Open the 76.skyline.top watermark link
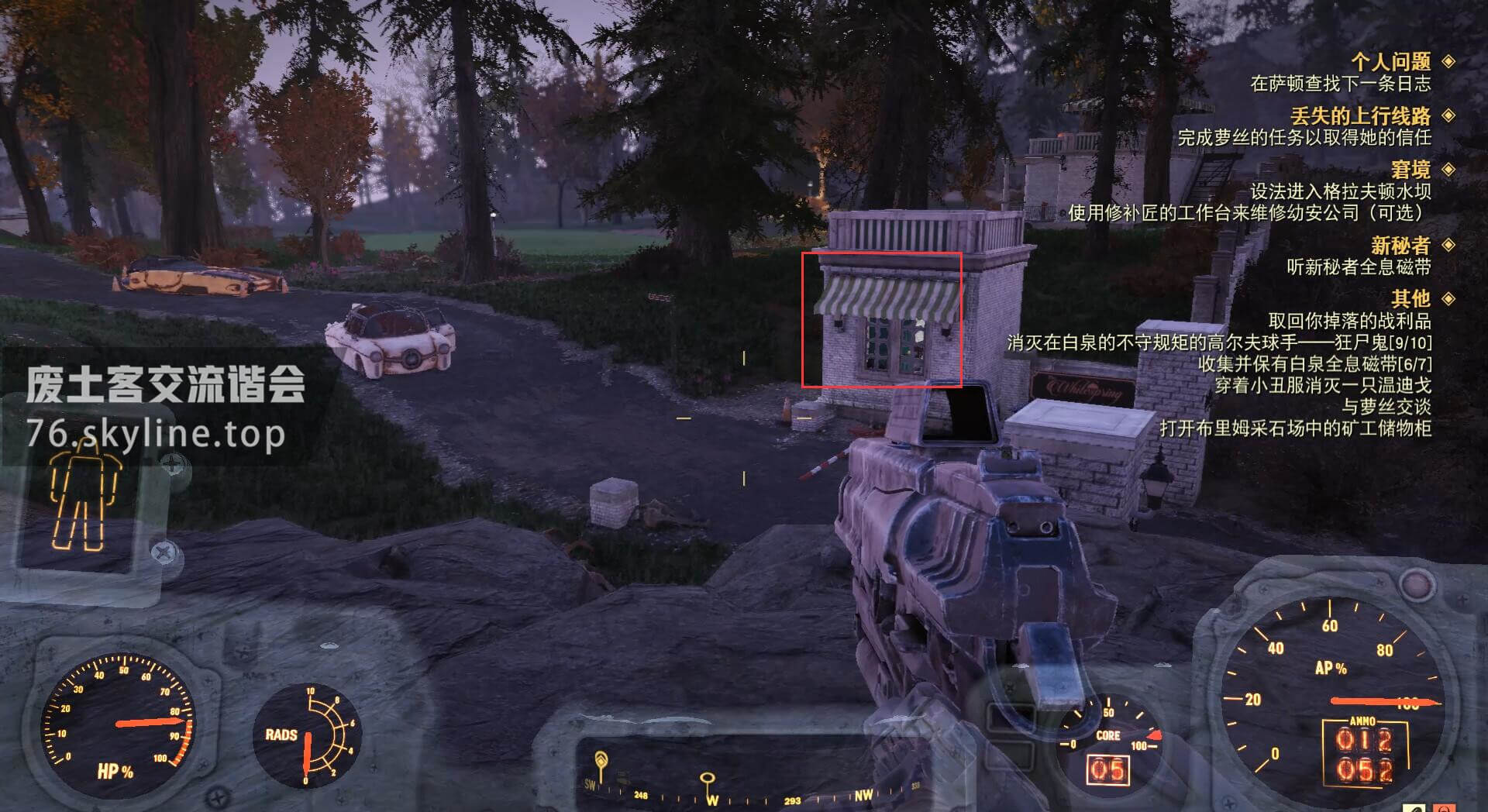Screen dimensions: 1488x812 coord(155,433)
